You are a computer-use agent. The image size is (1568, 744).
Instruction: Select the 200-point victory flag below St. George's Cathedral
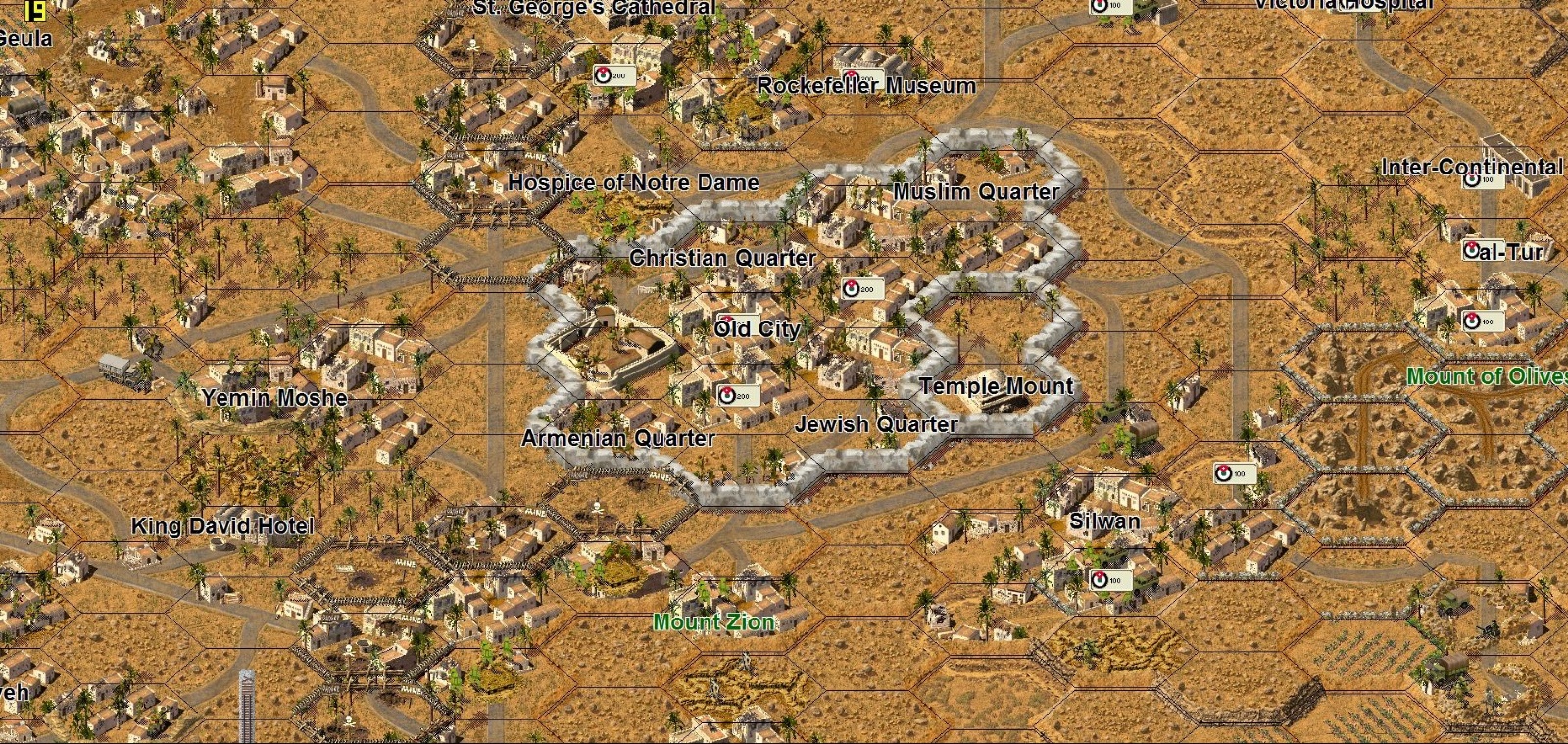click(613, 75)
